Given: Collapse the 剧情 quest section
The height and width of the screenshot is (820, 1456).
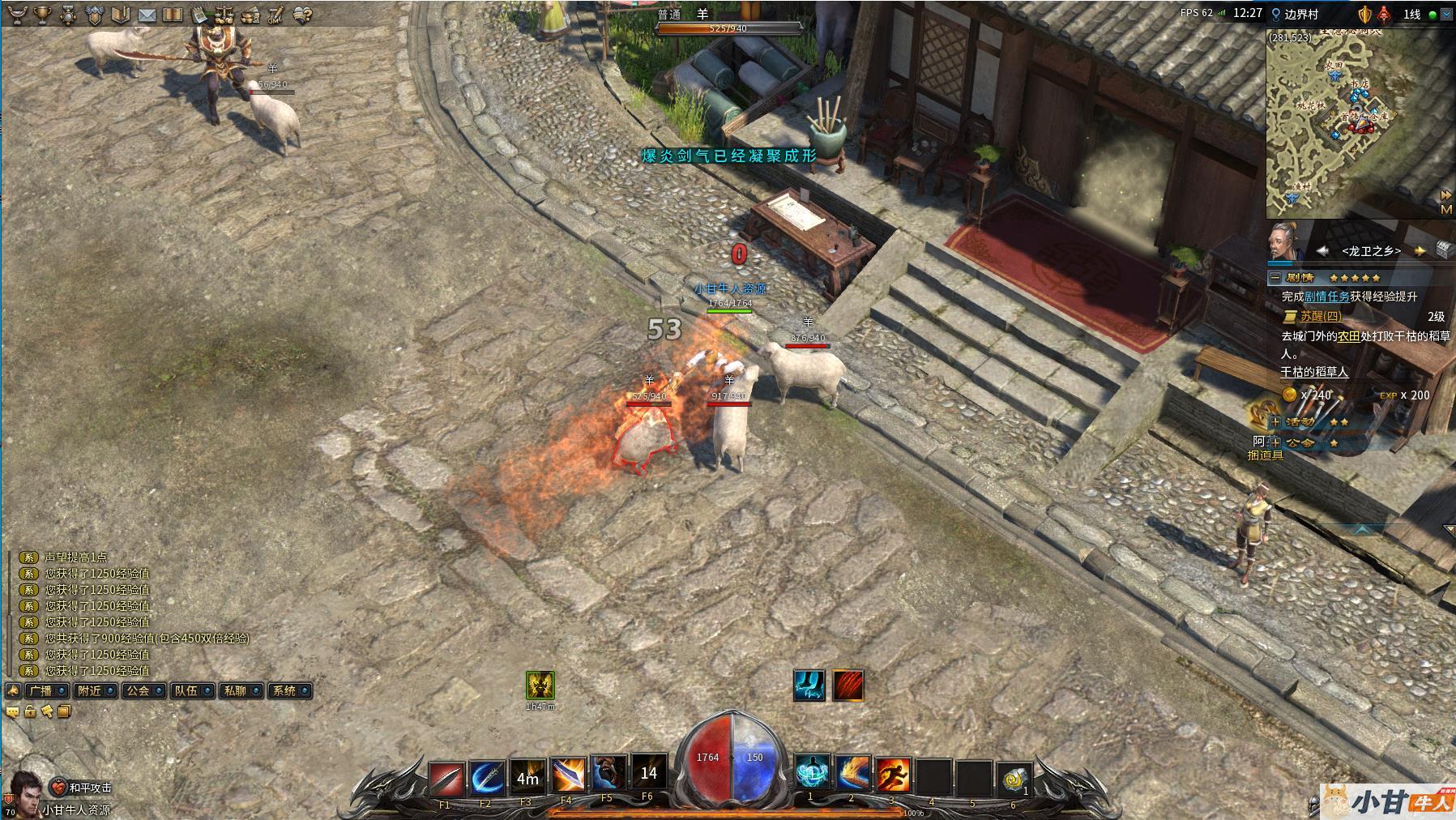Looking at the screenshot, I should pos(1275,277).
